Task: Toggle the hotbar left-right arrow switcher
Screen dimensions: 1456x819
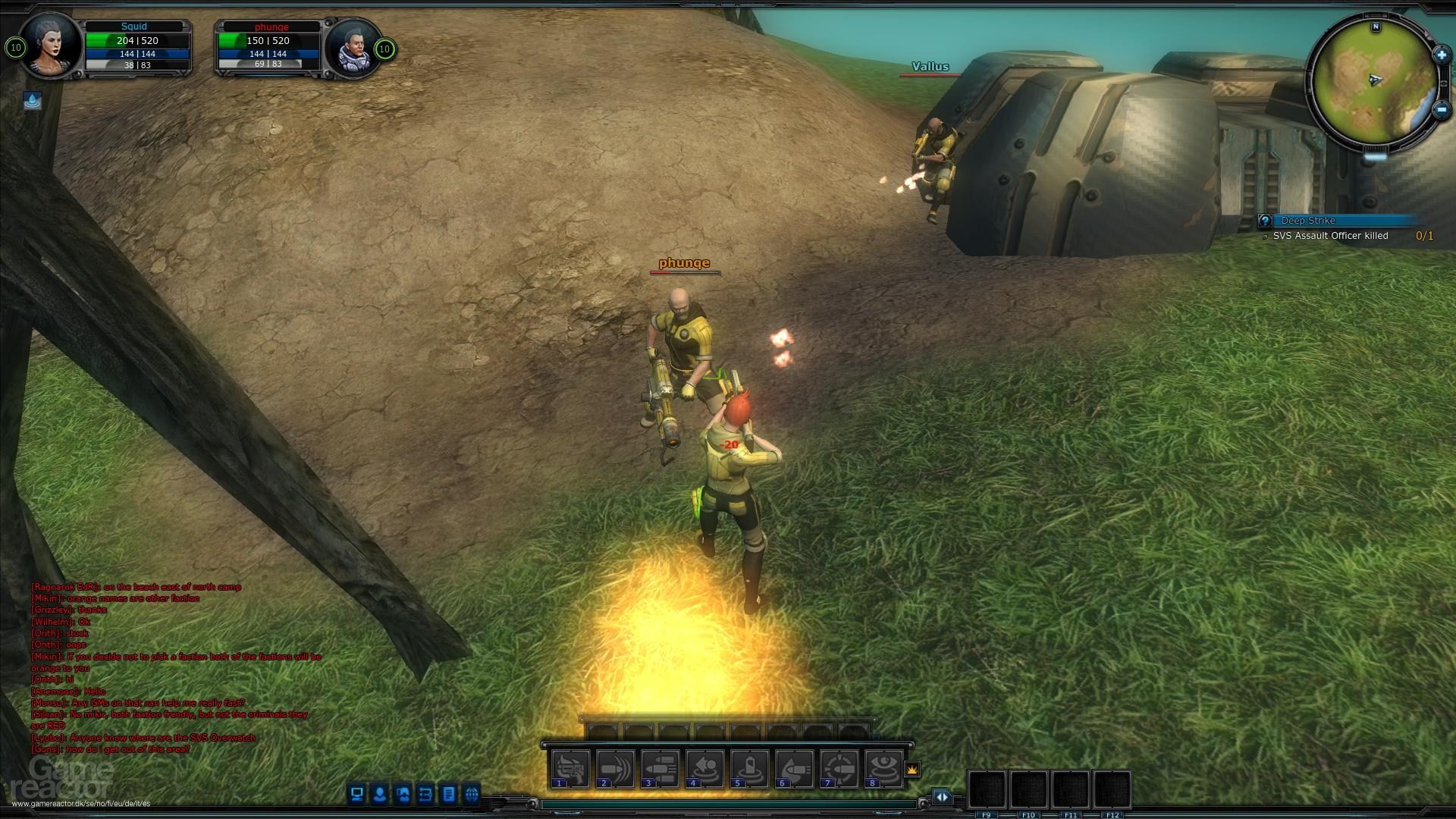Action: tap(942, 796)
